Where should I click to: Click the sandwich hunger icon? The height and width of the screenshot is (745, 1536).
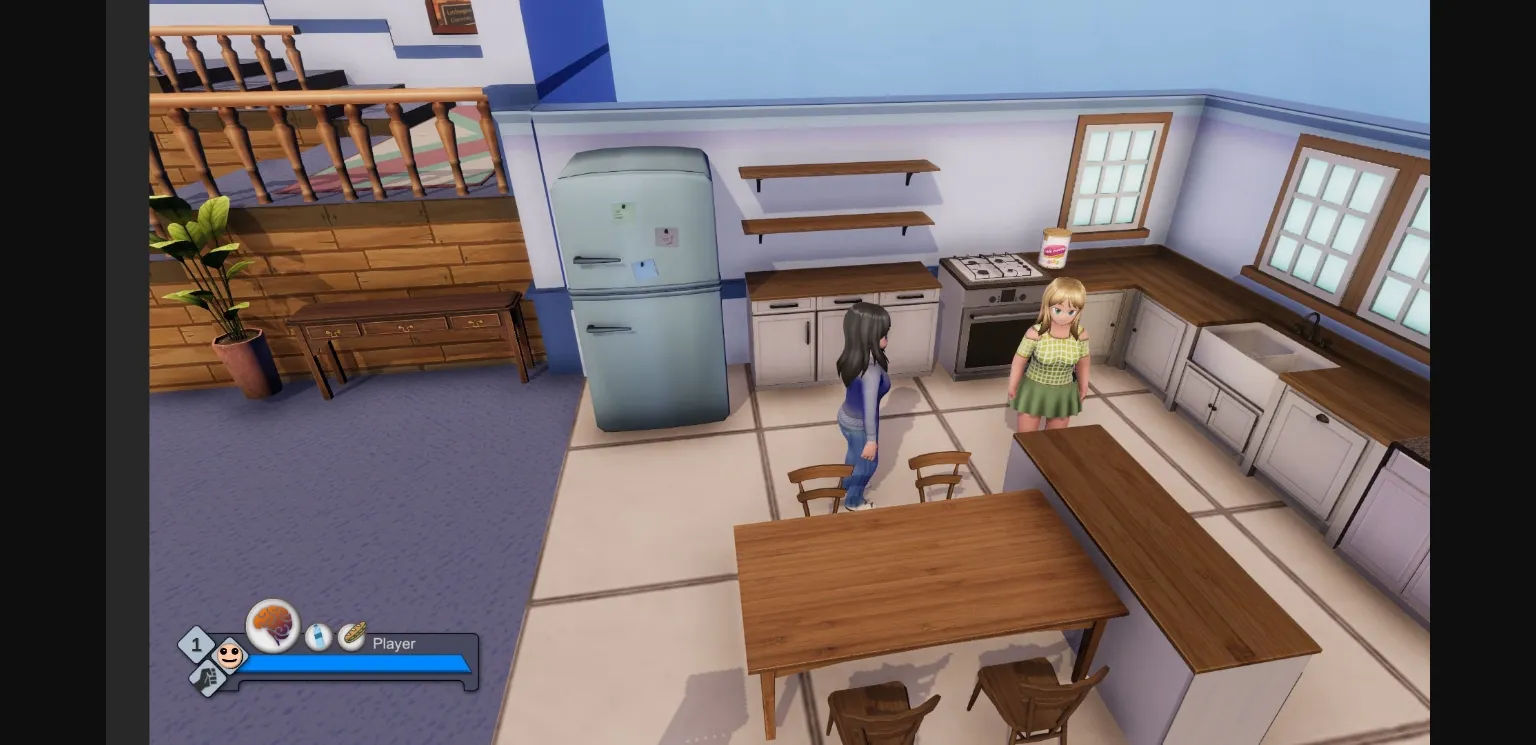pyautogui.click(x=351, y=636)
